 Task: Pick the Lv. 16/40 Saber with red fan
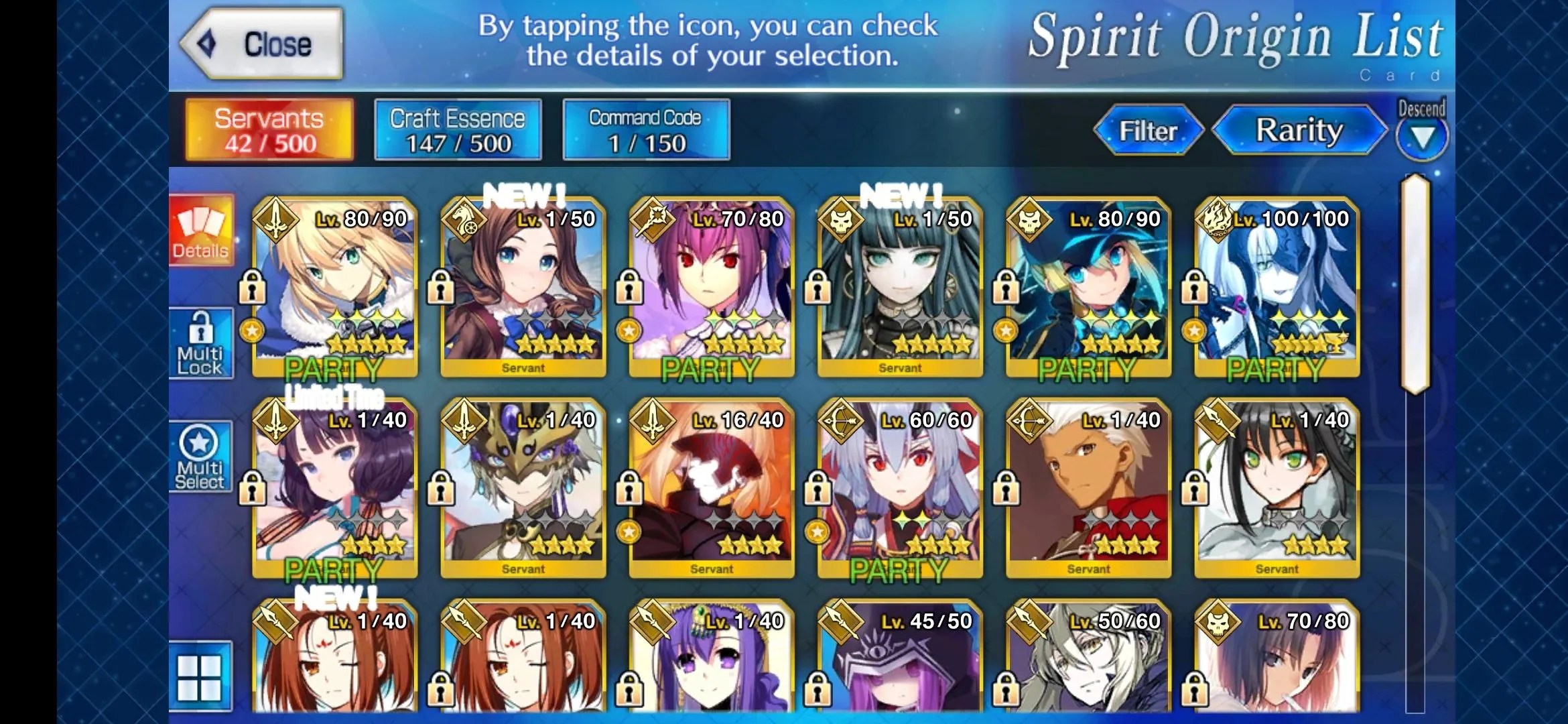[x=712, y=488]
